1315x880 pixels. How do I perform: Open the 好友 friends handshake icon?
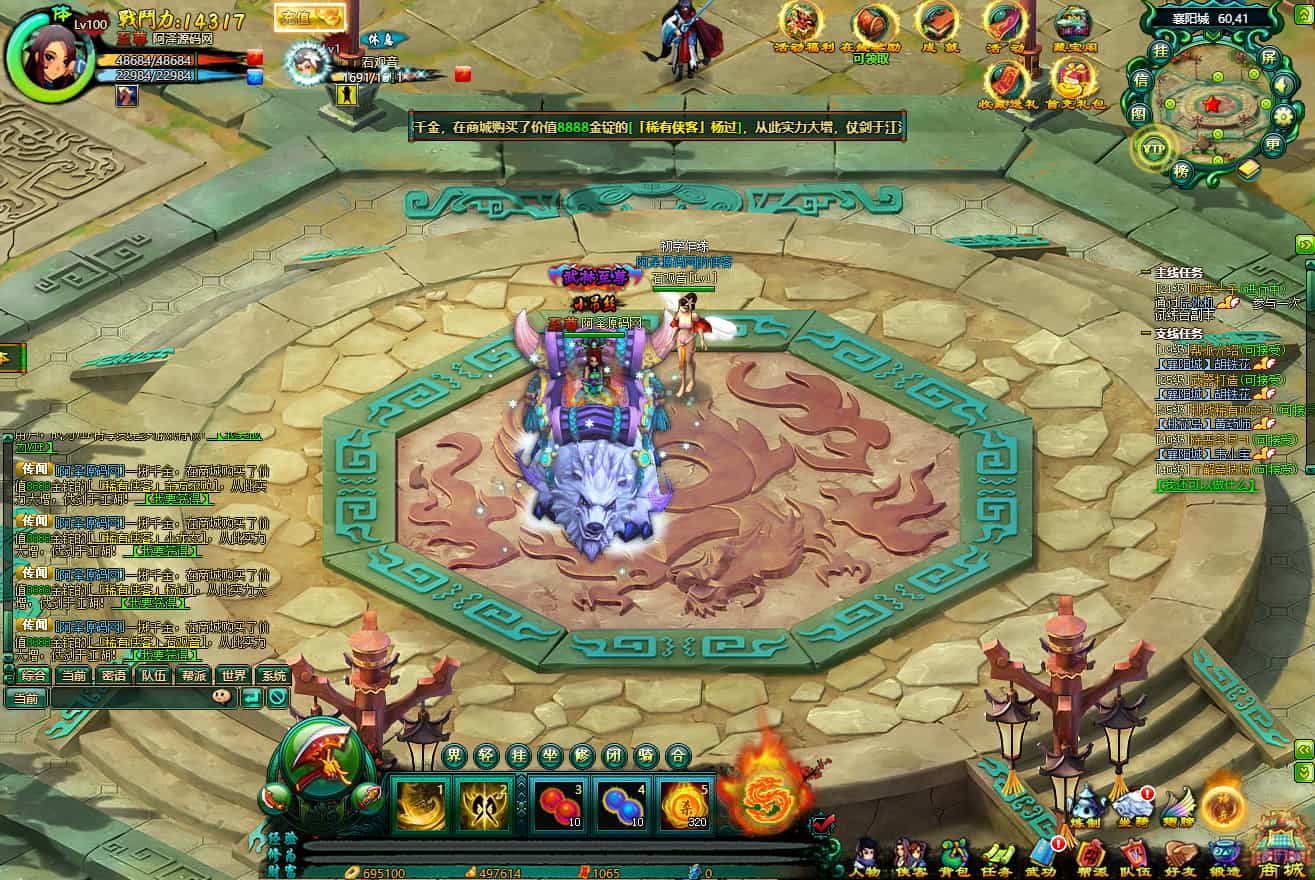point(1180,857)
